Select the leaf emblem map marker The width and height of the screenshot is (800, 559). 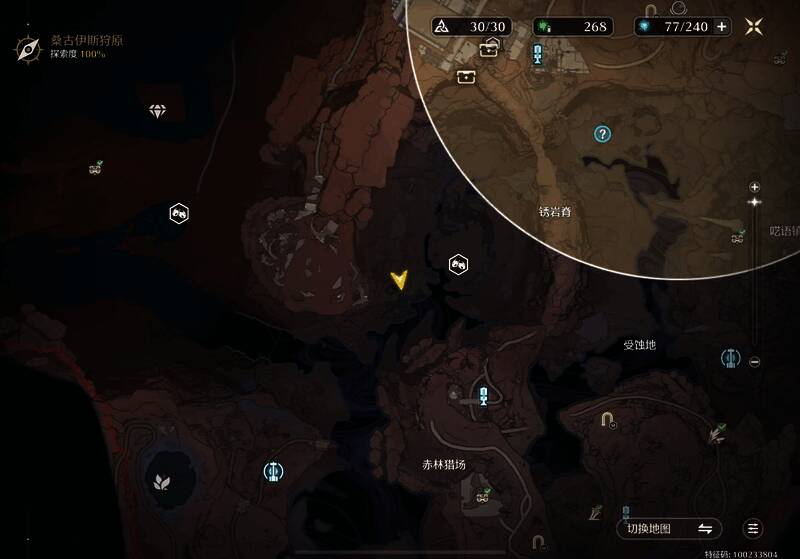point(160,483)
